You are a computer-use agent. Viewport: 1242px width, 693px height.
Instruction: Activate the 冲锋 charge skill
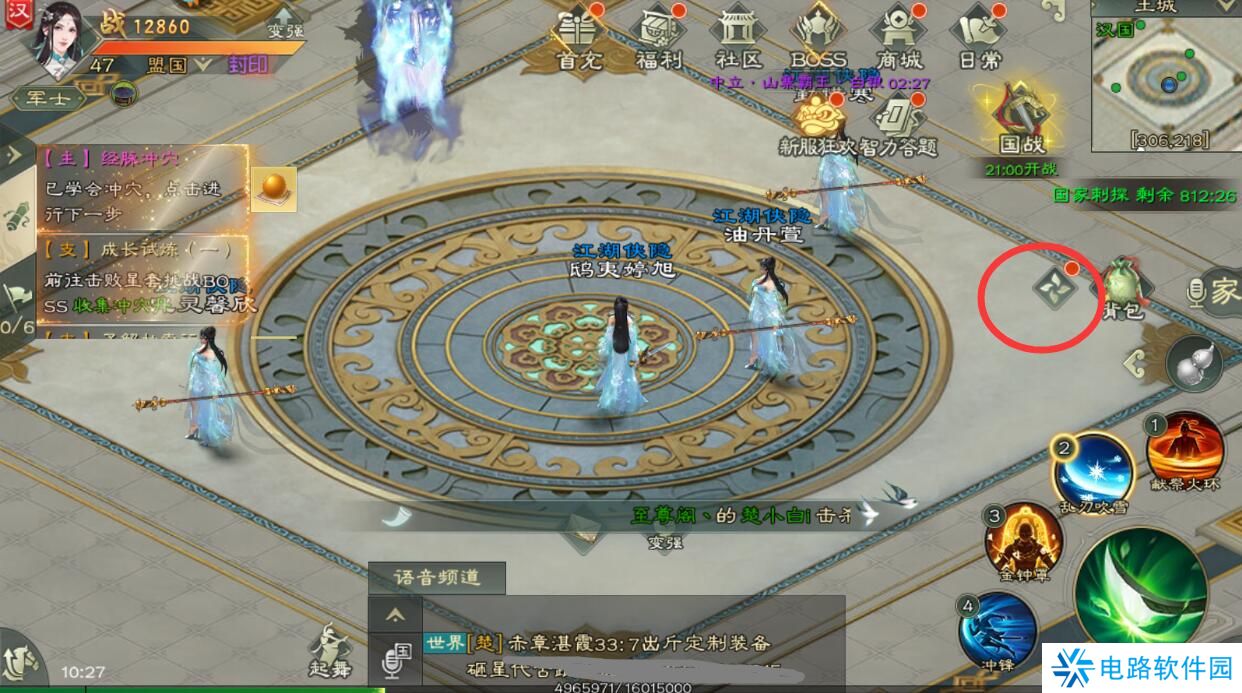[x=997, y=628]
